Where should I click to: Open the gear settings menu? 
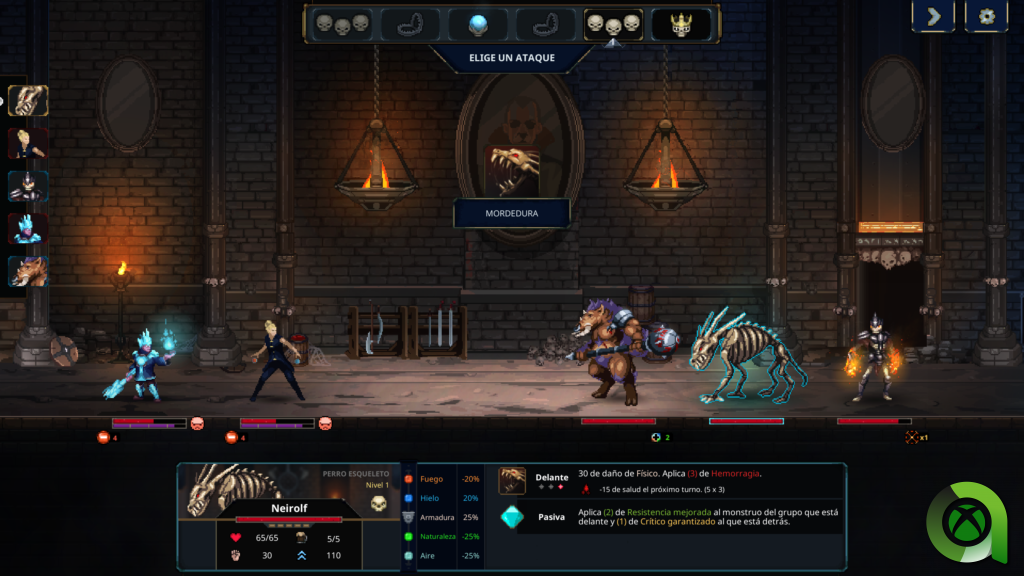(987, 16)
